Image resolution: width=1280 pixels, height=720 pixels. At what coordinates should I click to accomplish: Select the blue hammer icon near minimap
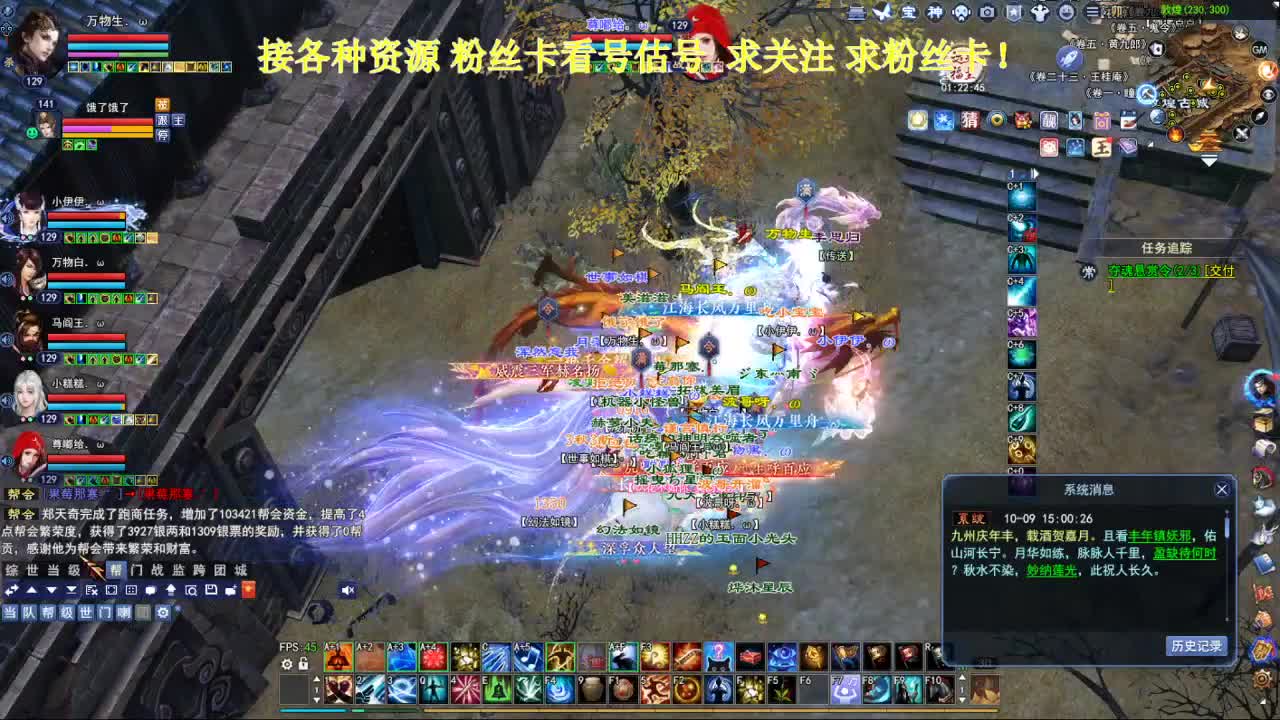pos(1147,94)
